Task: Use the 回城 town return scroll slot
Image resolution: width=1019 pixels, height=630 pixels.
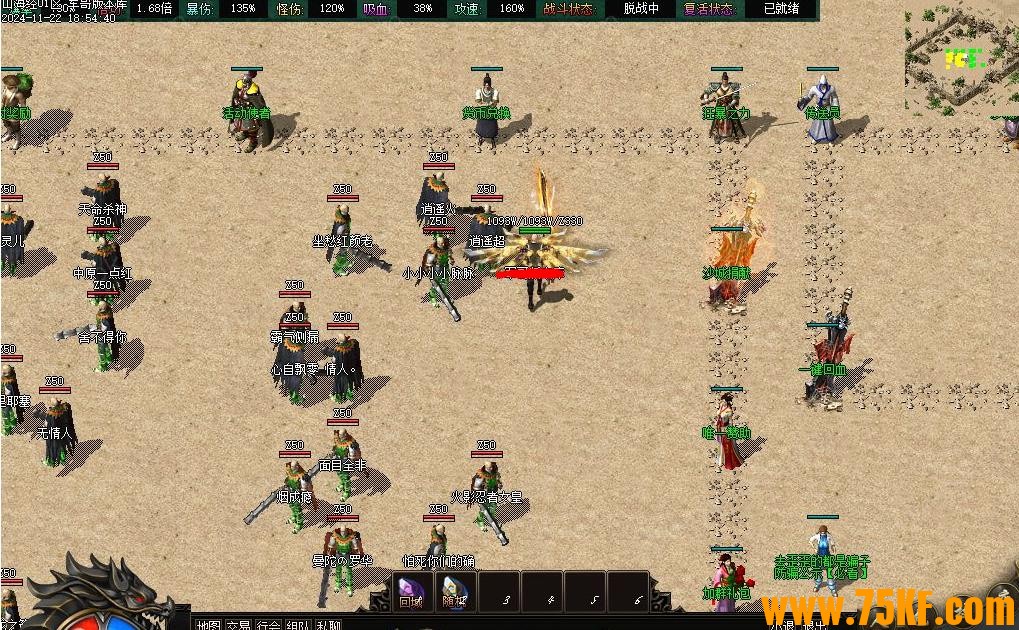Action: [411, 591]
